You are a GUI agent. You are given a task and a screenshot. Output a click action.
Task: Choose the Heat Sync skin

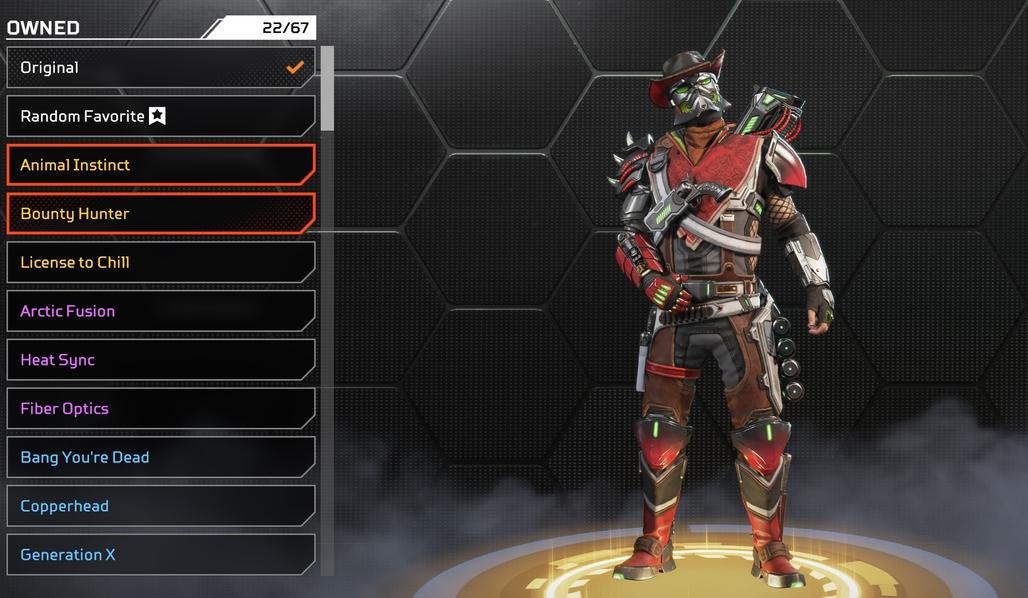coord(160,360)
